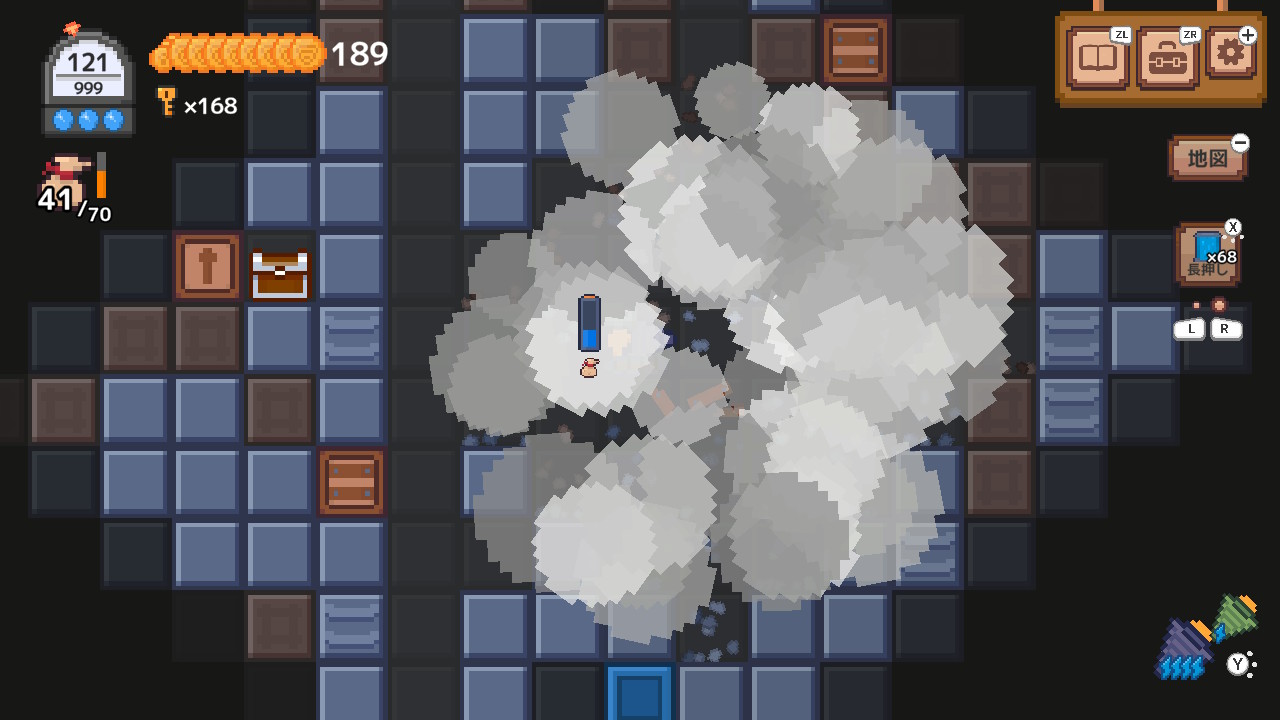Click a blue gem on the timer counter
1280x720 pixels.
63,118
